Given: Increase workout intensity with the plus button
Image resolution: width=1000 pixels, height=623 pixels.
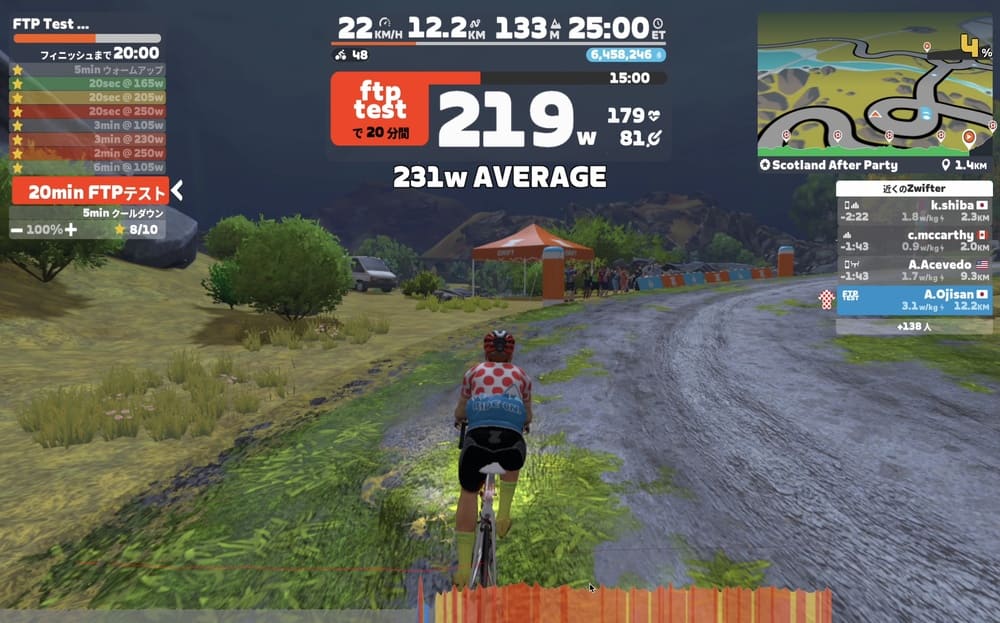Looking at the screenshot, I should [x=70, y=230].
